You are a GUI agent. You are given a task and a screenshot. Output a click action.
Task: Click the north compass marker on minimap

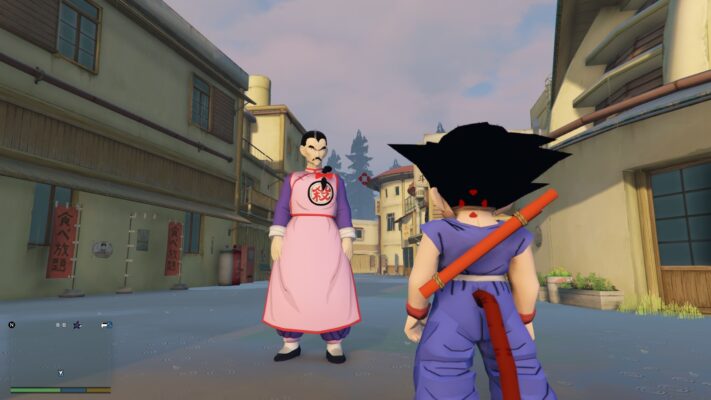(x=12, y=324)
